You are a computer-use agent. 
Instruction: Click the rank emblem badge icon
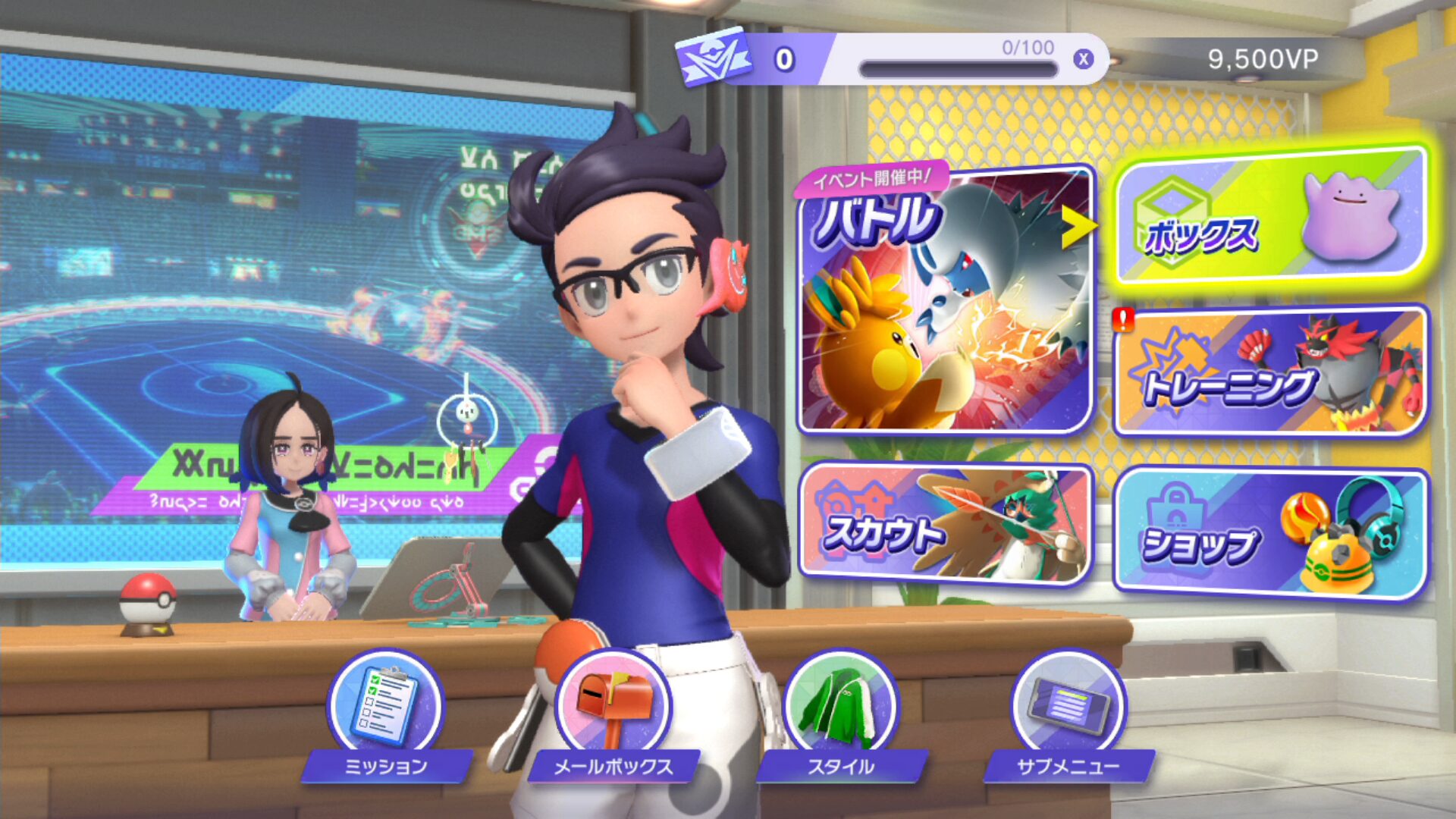pyautogui.click(x=713, y=57)
